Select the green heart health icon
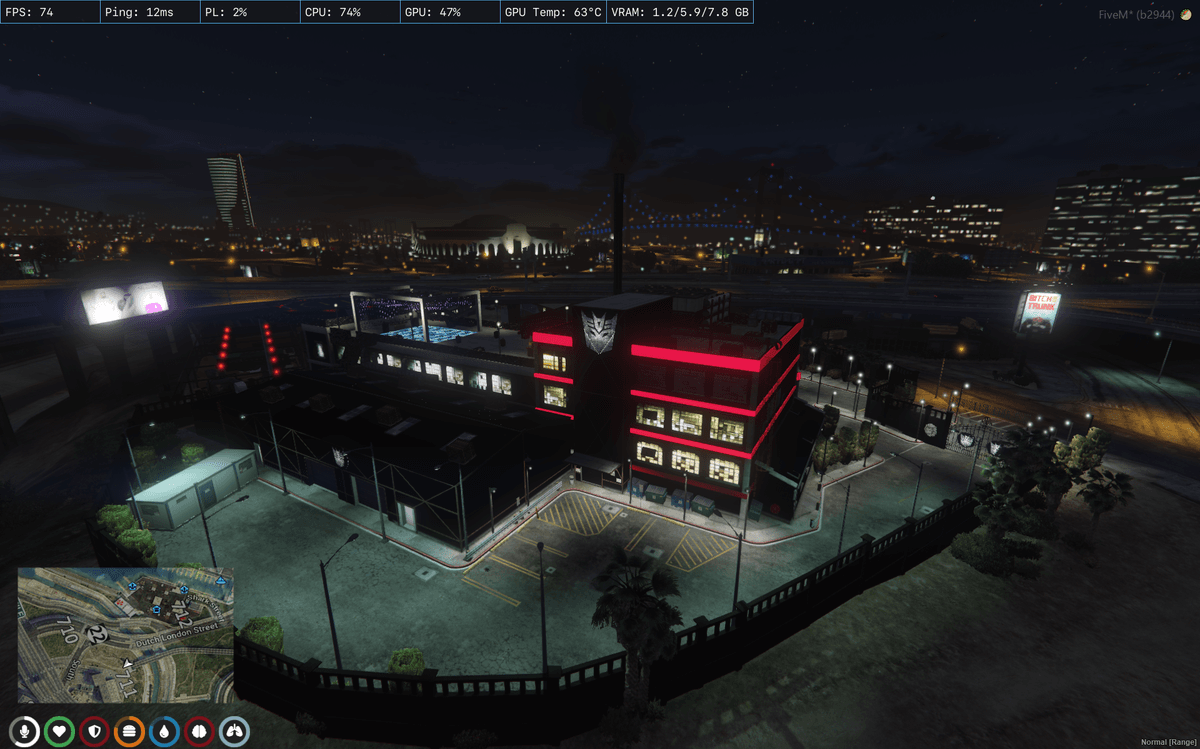This screenshot has height=749, width=1200. point(59,731)
